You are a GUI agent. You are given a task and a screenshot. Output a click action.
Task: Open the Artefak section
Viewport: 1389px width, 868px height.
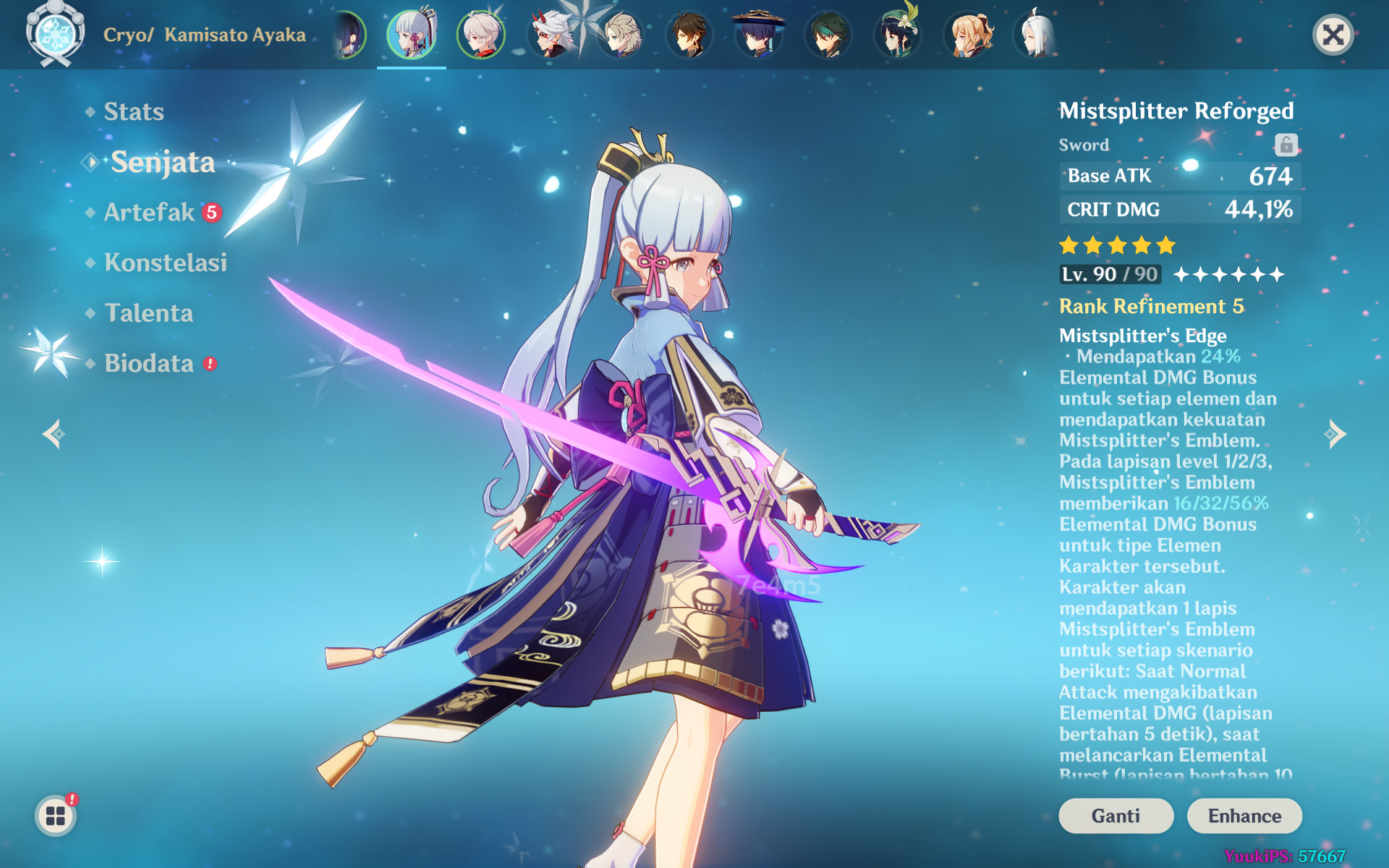click(x=148, y=212)
